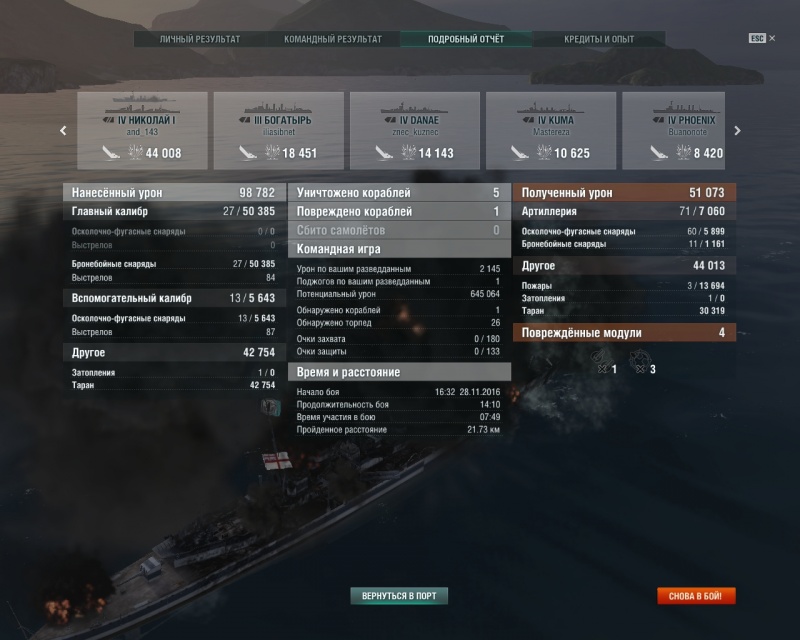Select the Danae ship card

pos(415,130)
